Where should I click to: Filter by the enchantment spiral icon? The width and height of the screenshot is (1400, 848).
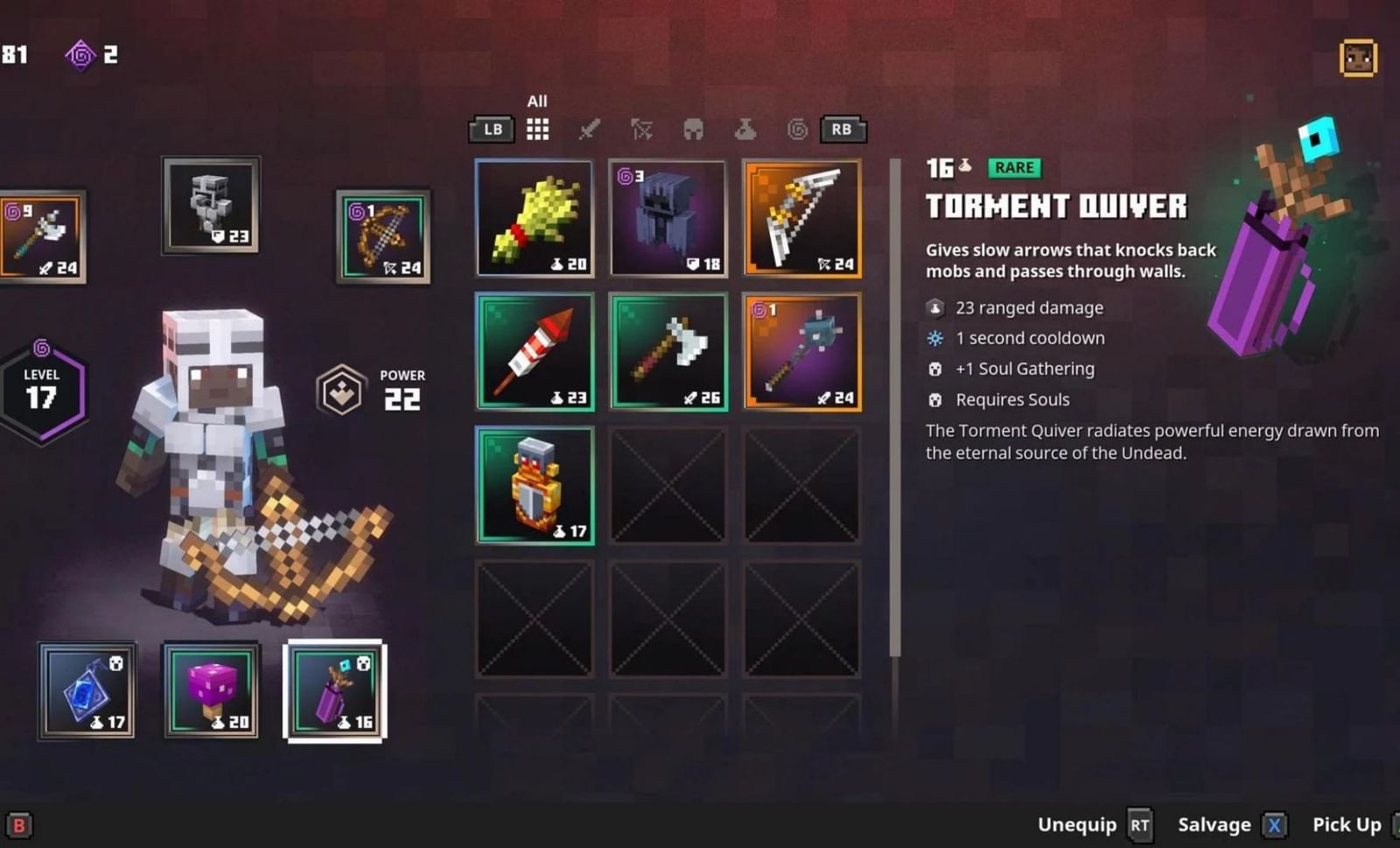click(795, 129)
